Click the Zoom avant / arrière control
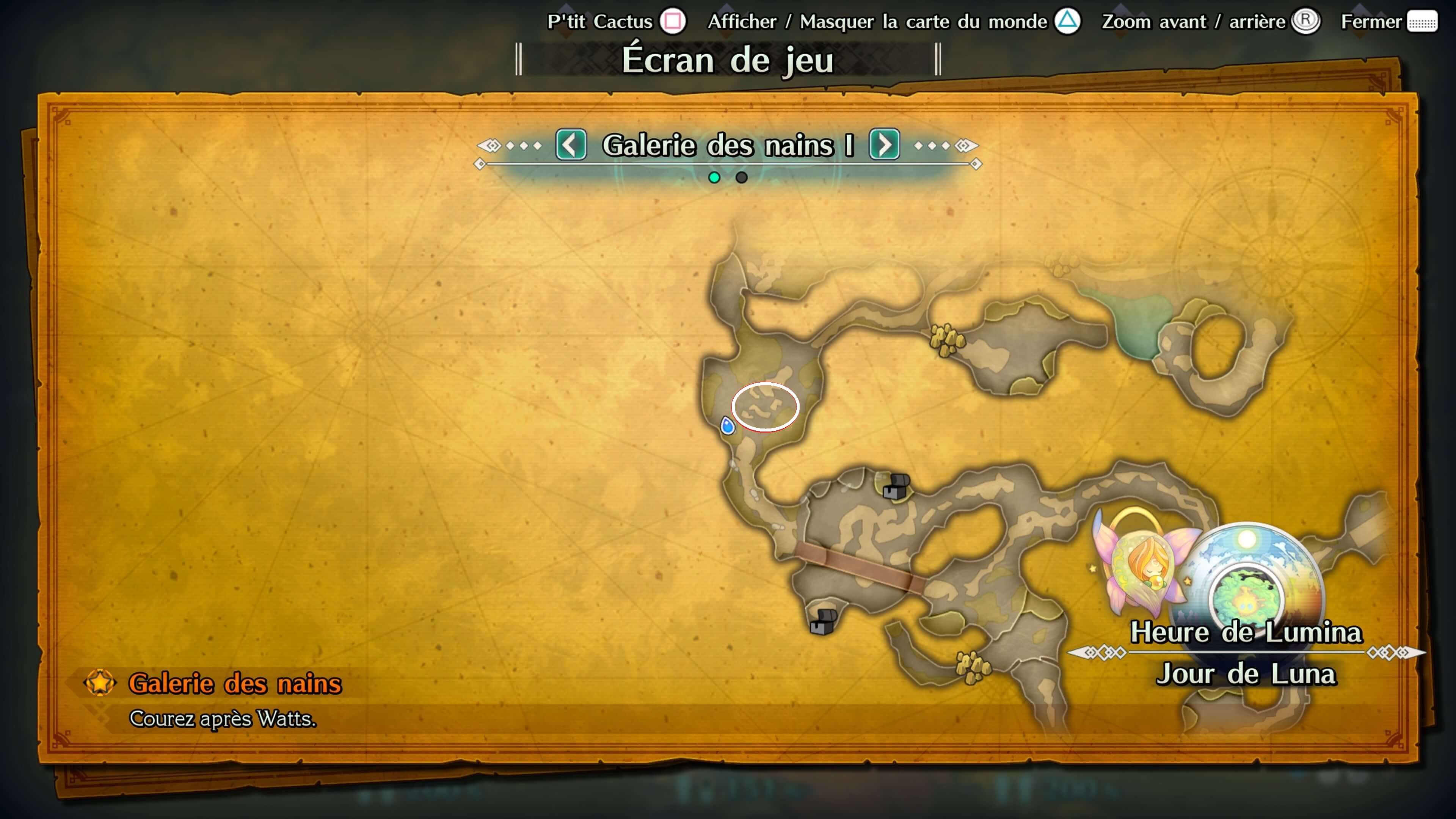Screen dimensions: 1456x819 (x=1210, y=22)
